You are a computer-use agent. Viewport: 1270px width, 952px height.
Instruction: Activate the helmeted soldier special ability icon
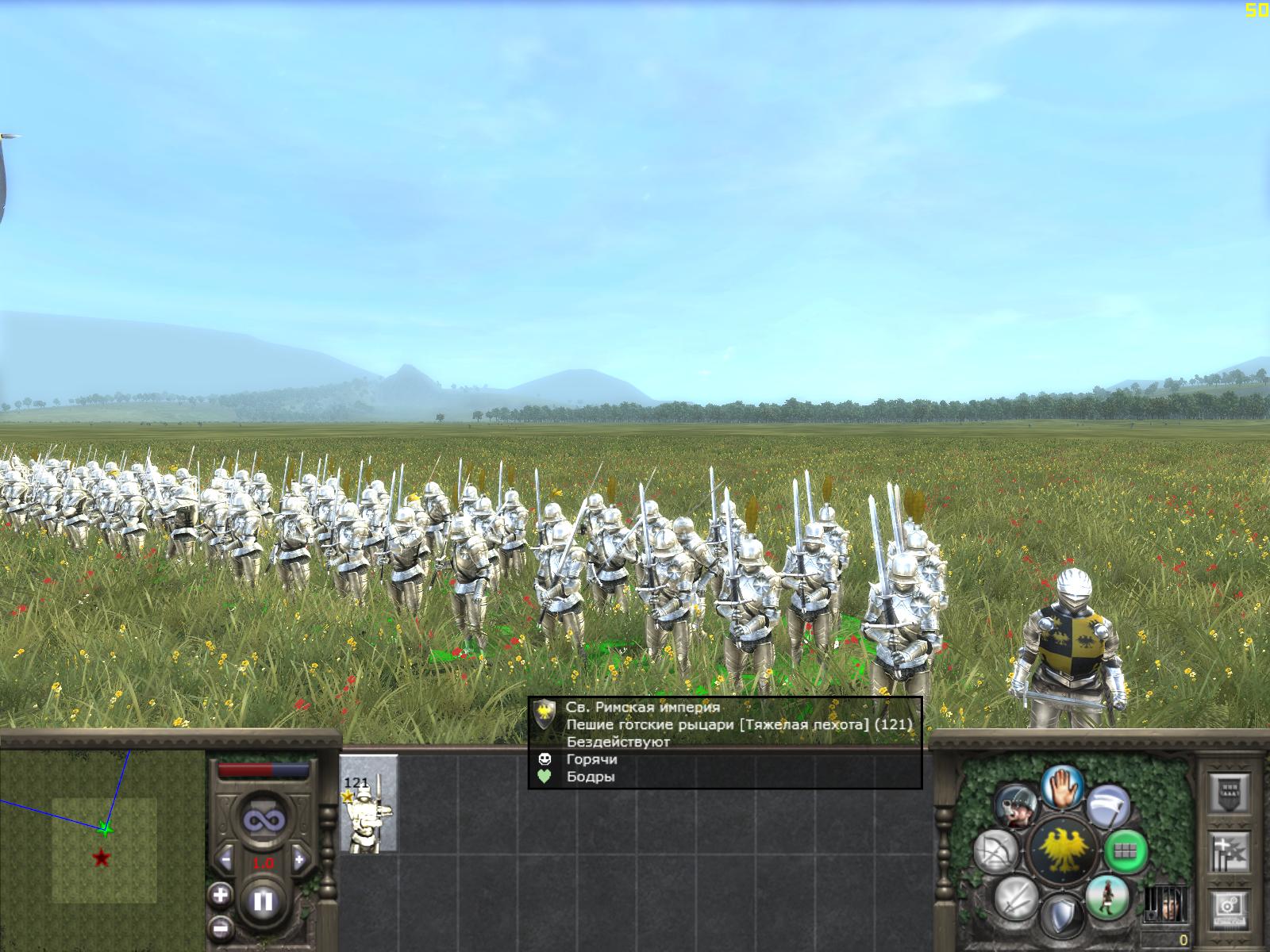click(1018, 807)
